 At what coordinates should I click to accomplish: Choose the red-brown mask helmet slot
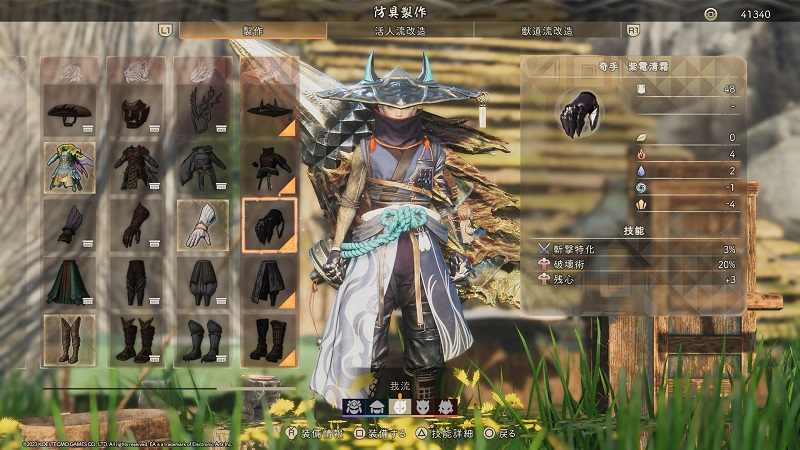pyautogui.click(x=136, y=110)
